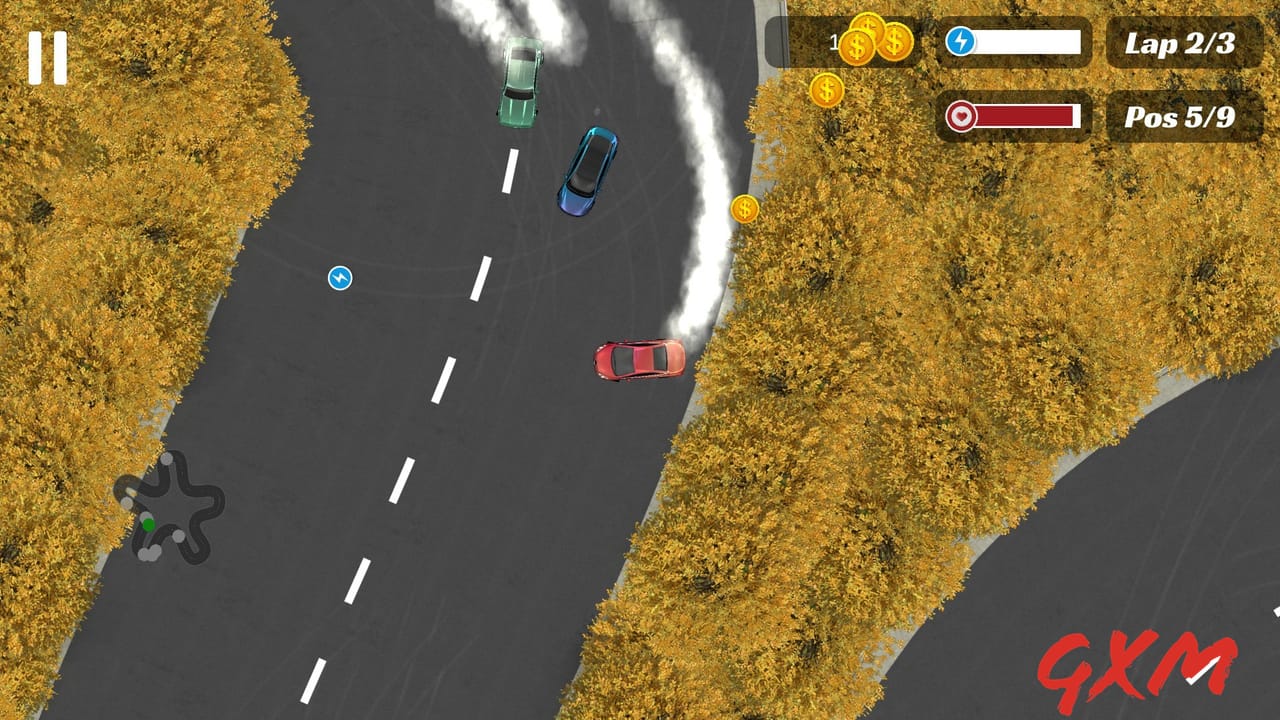This screenshot has height=720, width=1280.
Task: Pick up the single dollar coin below the counter
Action: click(827, 89)
